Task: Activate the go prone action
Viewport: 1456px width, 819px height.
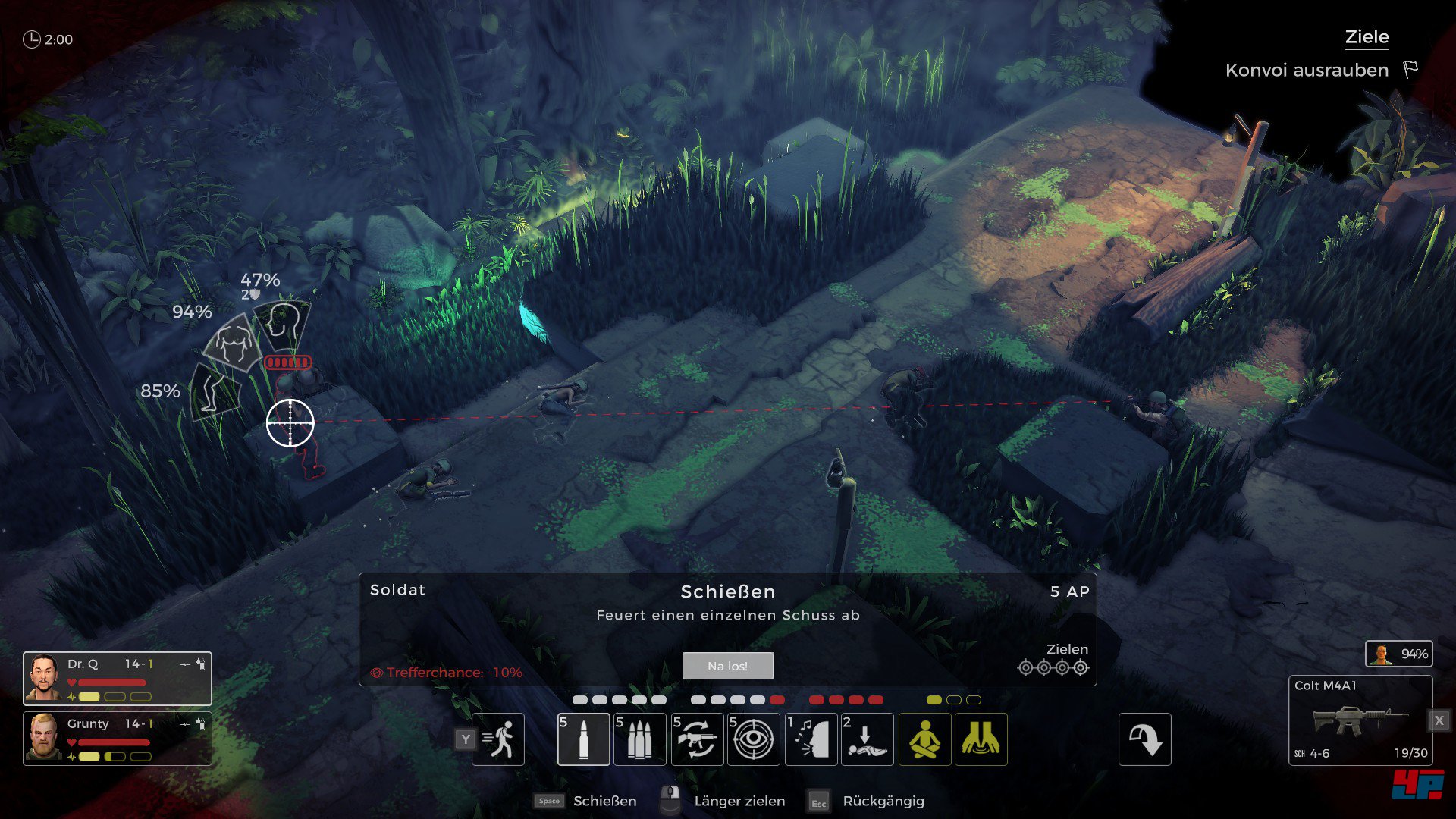Action: (867, 739)
